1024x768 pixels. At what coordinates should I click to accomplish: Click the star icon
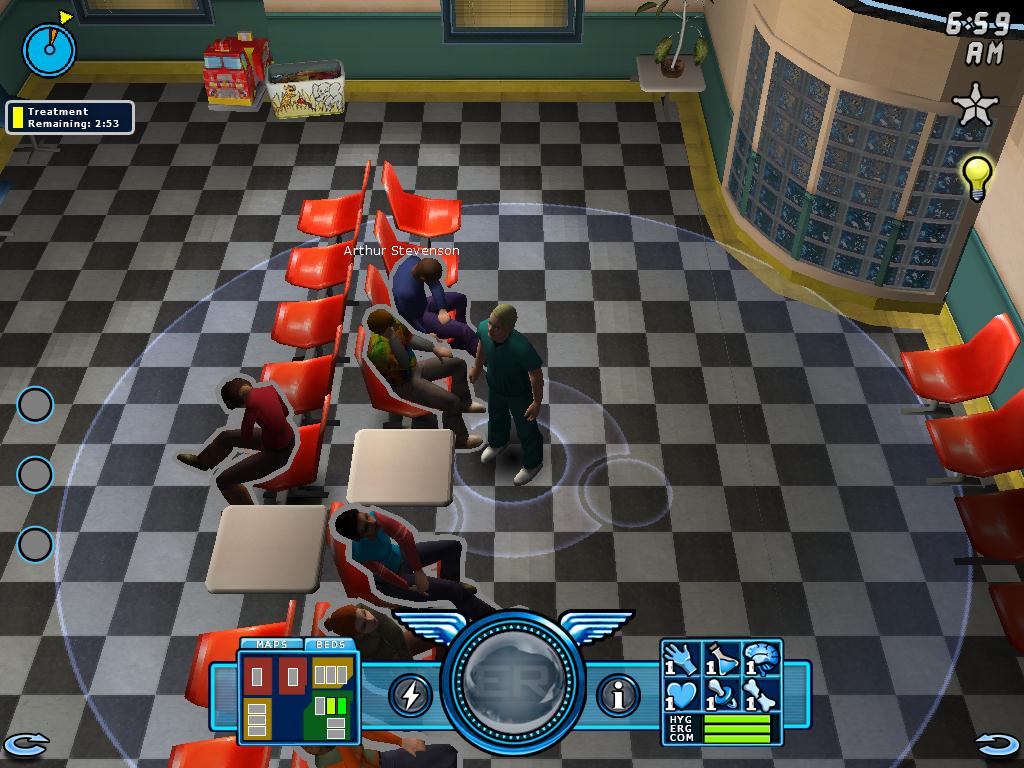(x=974, y=106)
